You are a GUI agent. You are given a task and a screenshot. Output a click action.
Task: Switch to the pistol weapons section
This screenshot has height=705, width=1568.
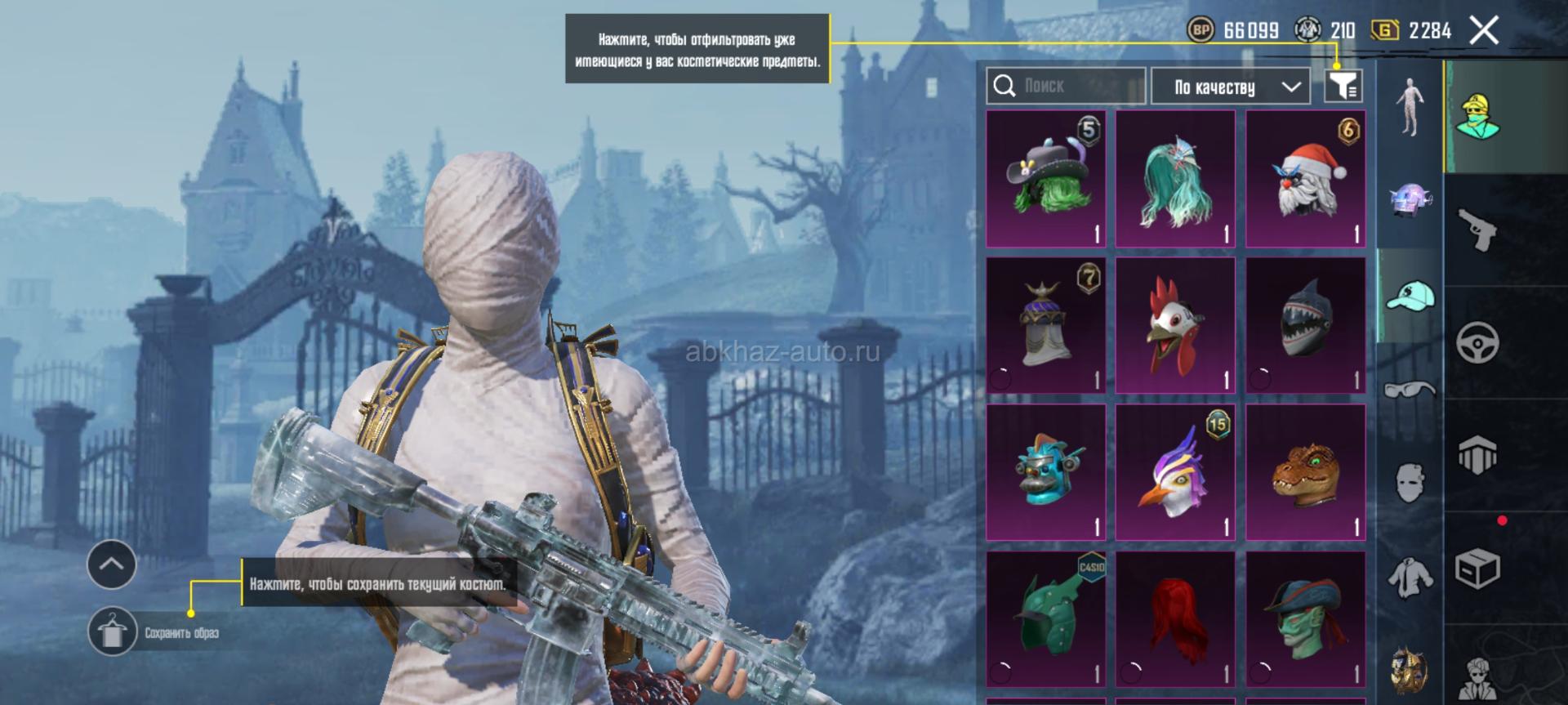tap(1477, 230)
